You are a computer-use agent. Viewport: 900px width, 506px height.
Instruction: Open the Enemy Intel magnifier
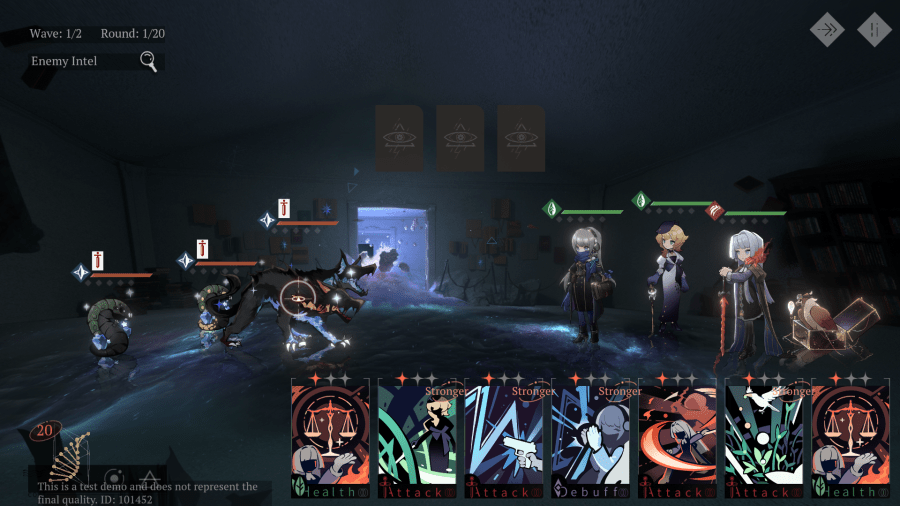point(148,62)
